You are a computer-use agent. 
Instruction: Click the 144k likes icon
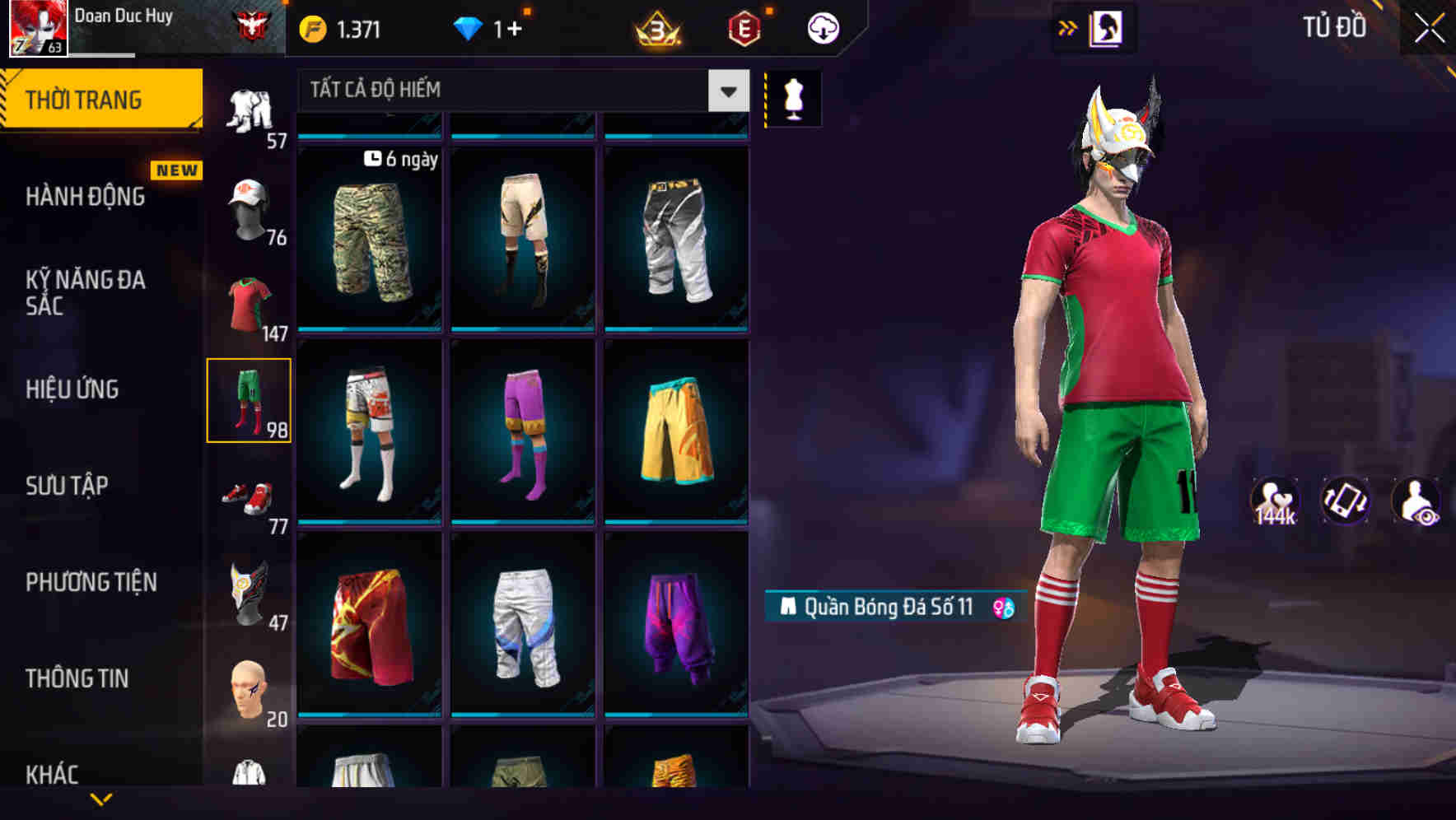[1273, 500]
